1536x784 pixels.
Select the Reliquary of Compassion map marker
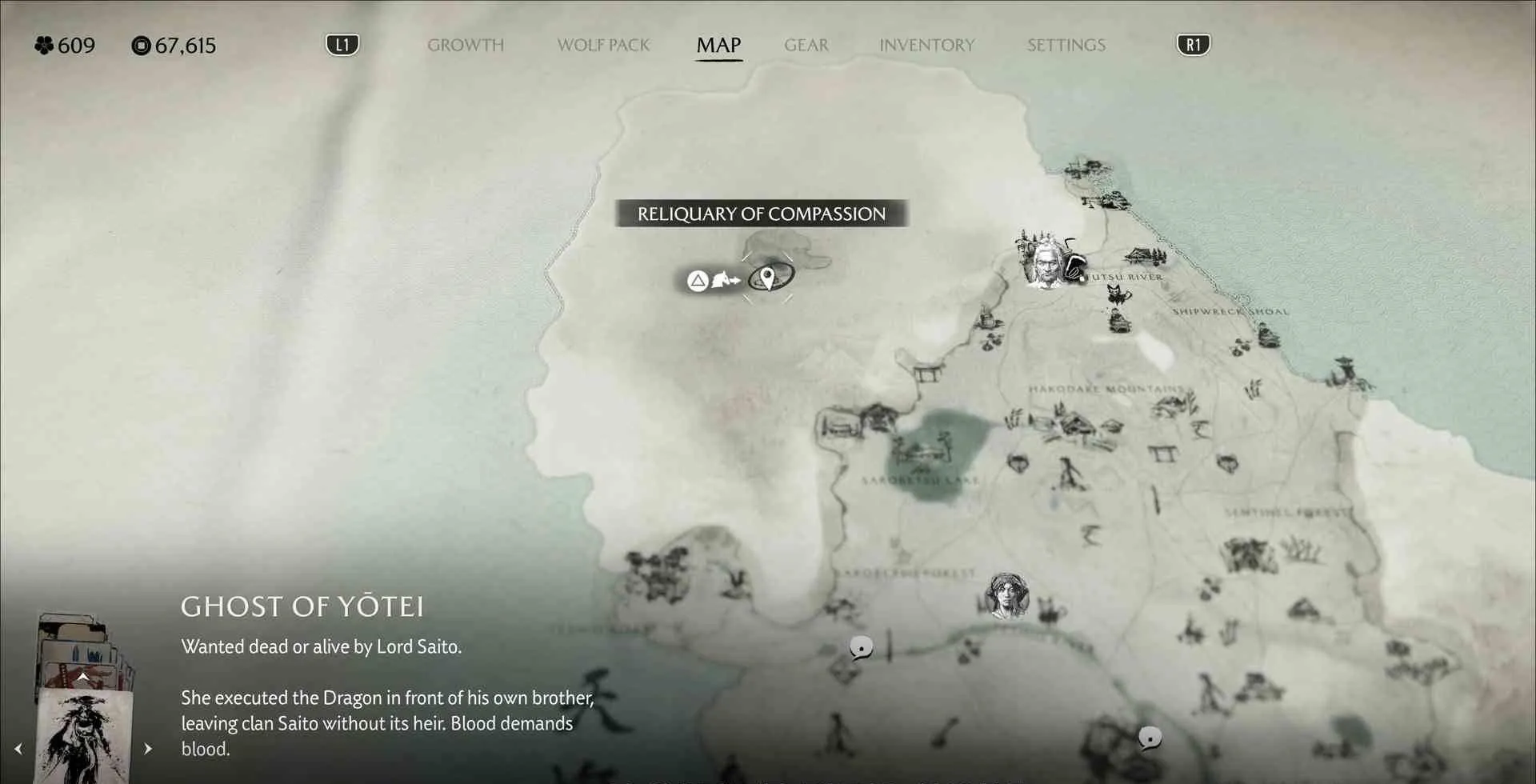[x=768, y=278]
